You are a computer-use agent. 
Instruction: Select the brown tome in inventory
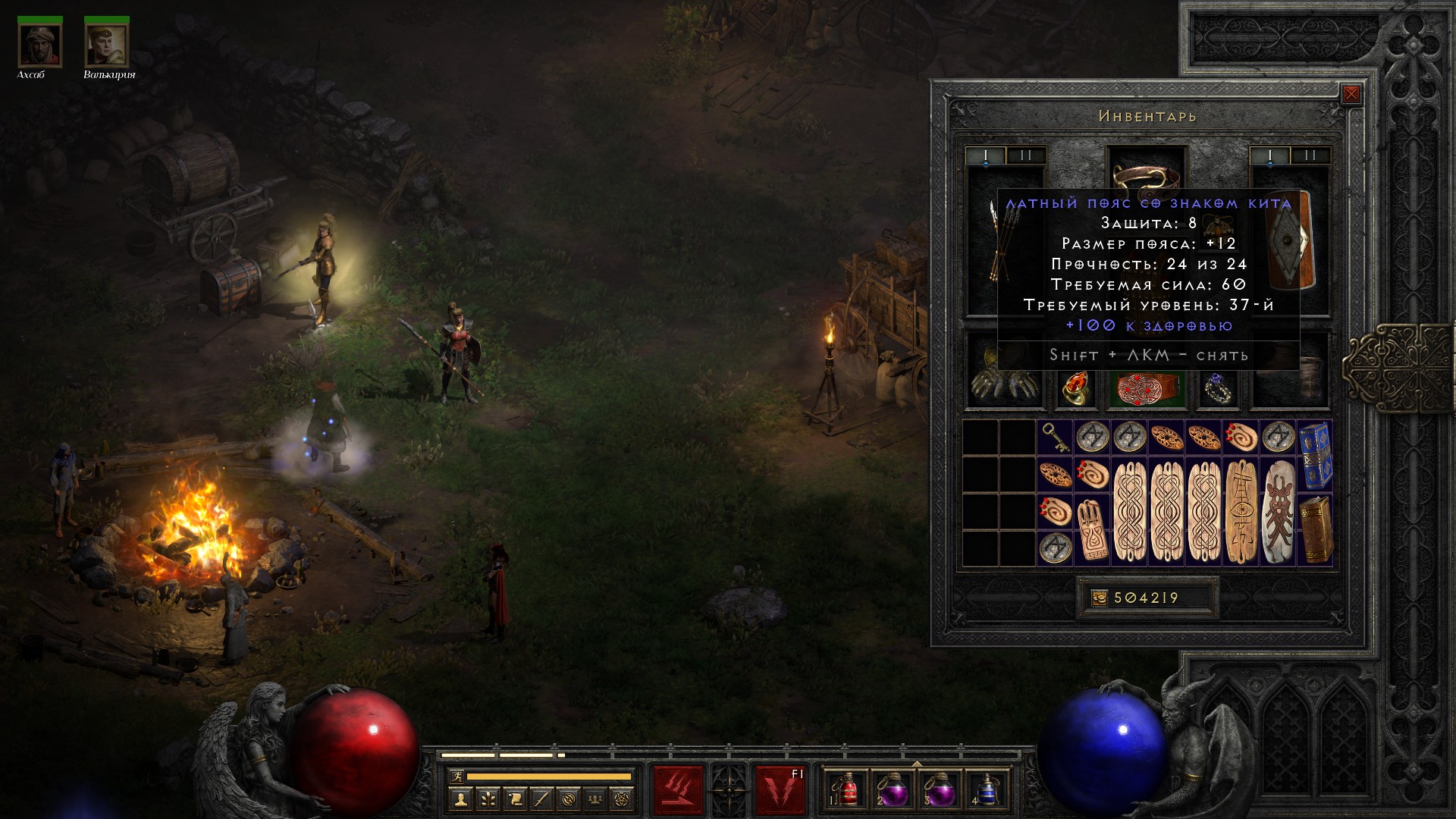coord(1315,529)
